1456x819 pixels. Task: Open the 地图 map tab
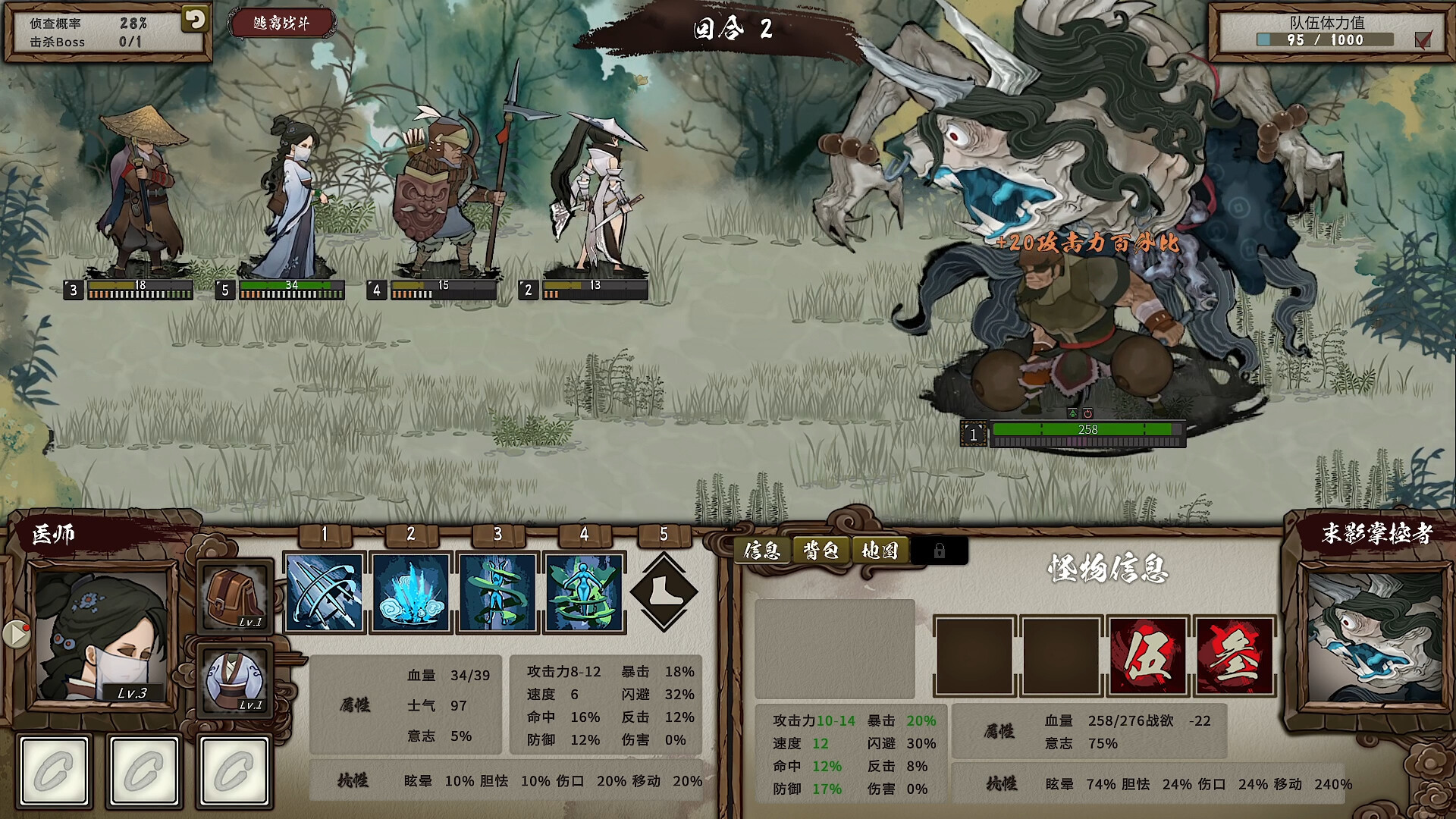(880, 551)
